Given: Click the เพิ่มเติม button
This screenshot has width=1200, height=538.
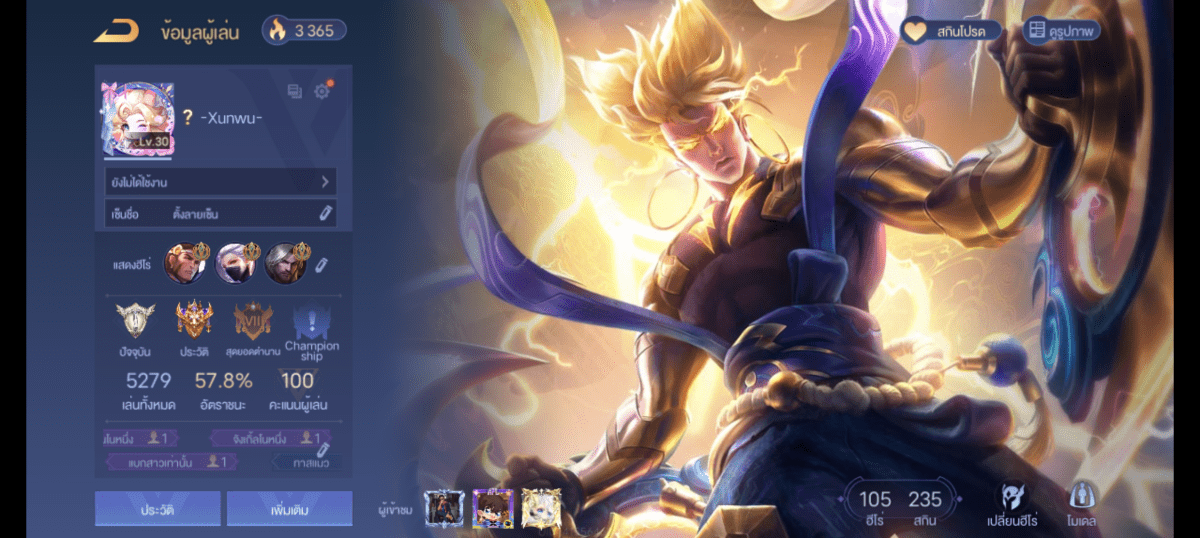Looking at the screenshot, I should pyautogui.click(x=289, y=509).
